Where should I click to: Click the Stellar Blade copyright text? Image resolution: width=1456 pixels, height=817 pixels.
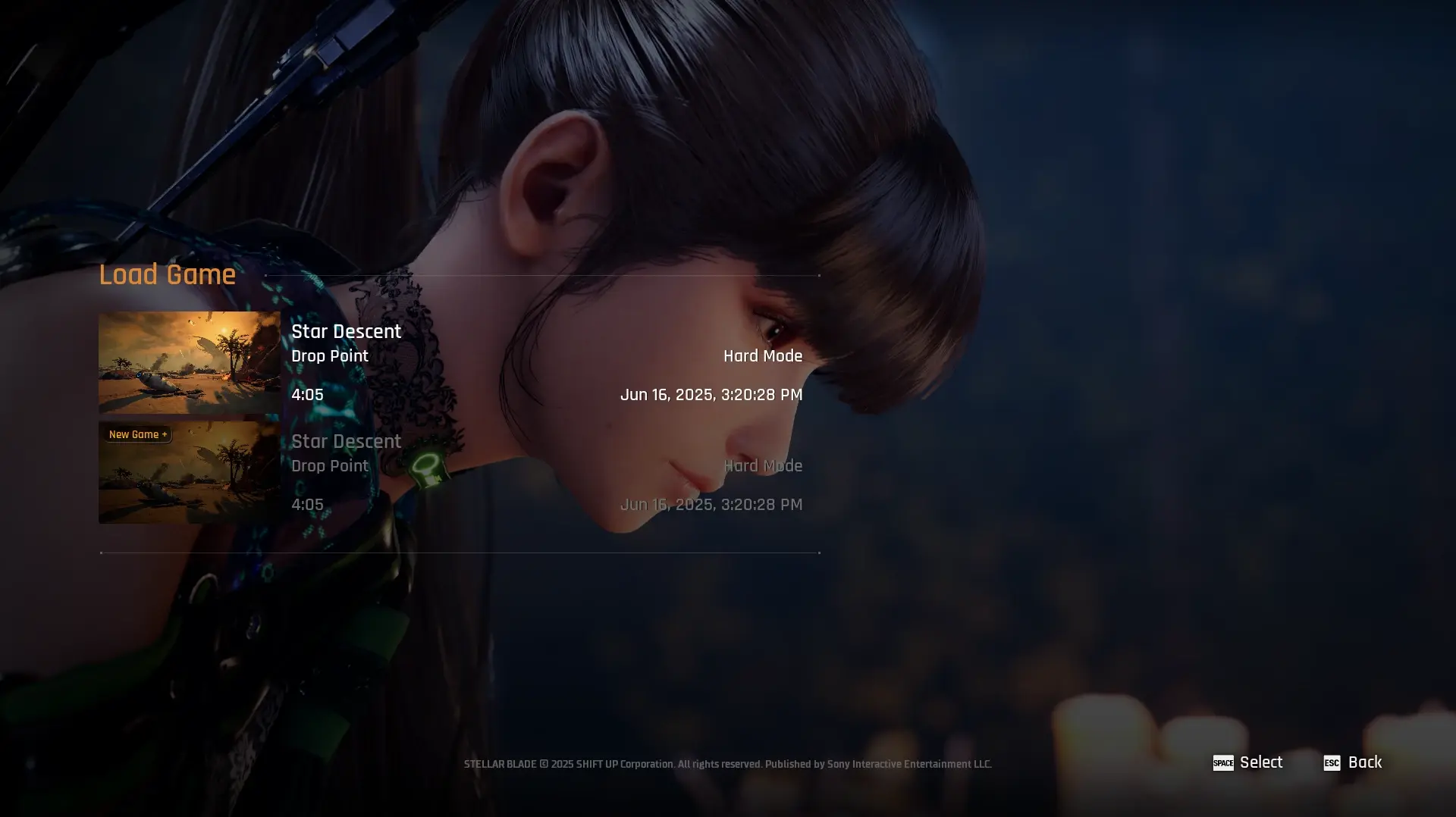point(727,764)
